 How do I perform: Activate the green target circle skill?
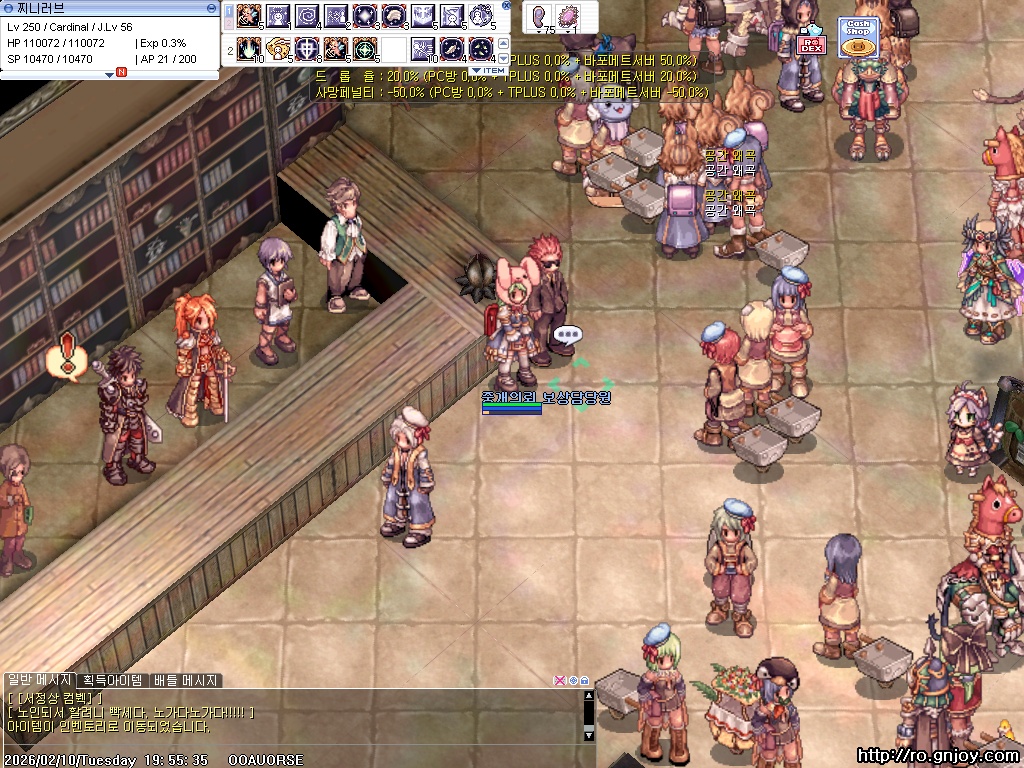pos(364,47)
